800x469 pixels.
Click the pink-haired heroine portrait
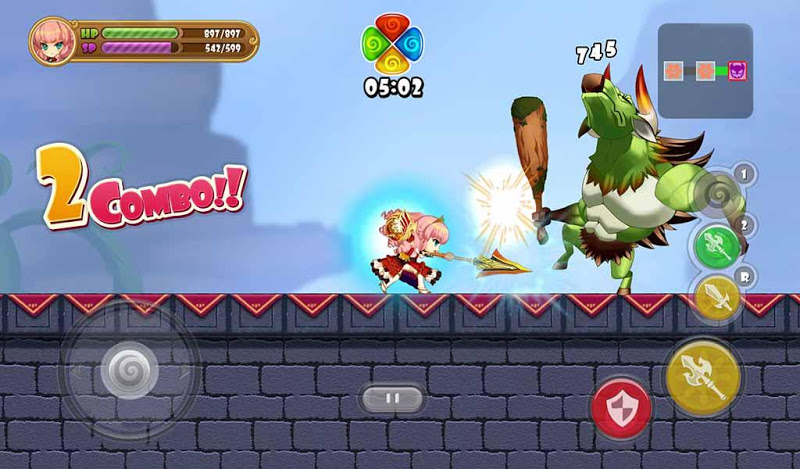51,41
